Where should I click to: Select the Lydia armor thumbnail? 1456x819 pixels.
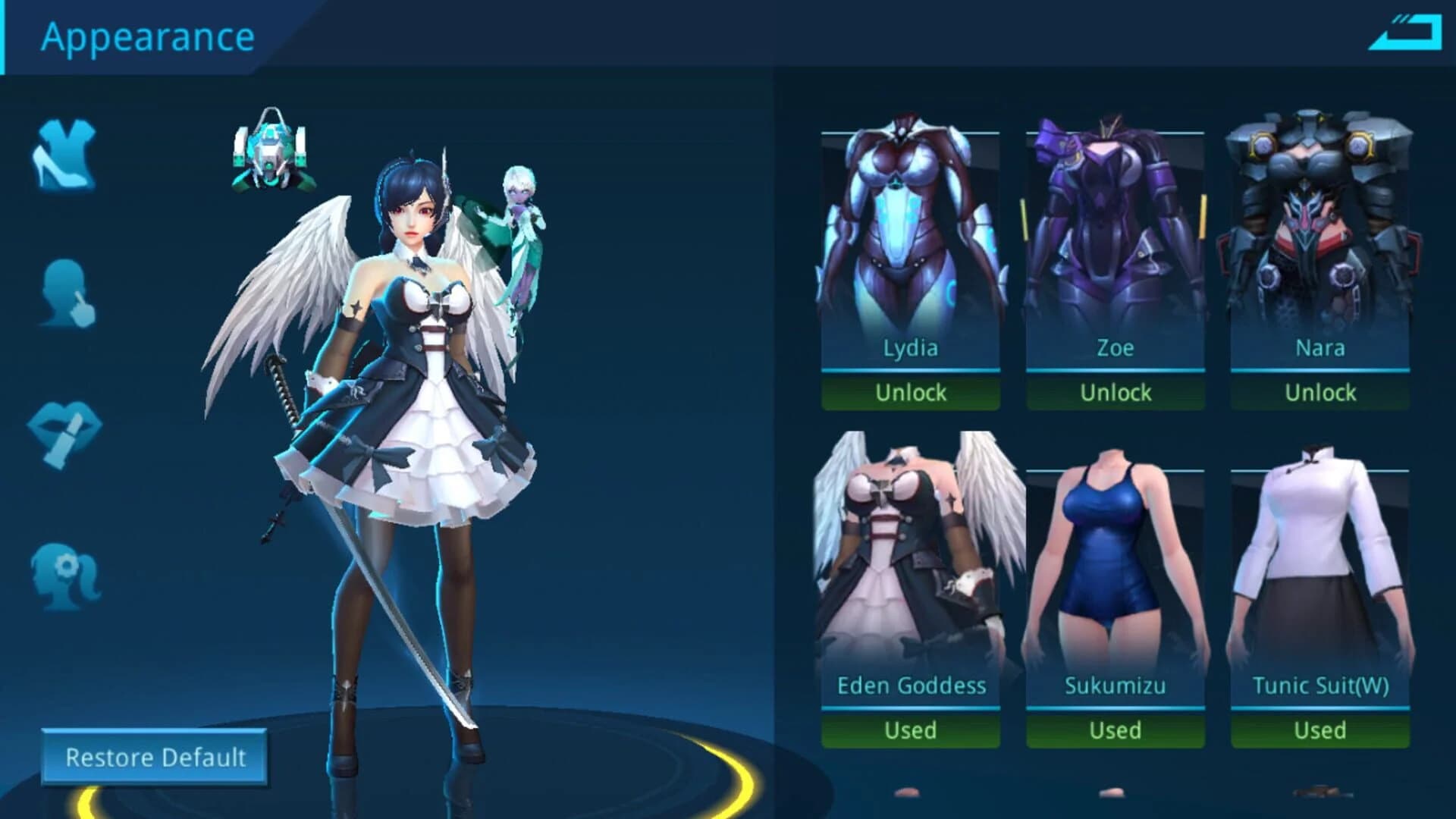(909, 227)
